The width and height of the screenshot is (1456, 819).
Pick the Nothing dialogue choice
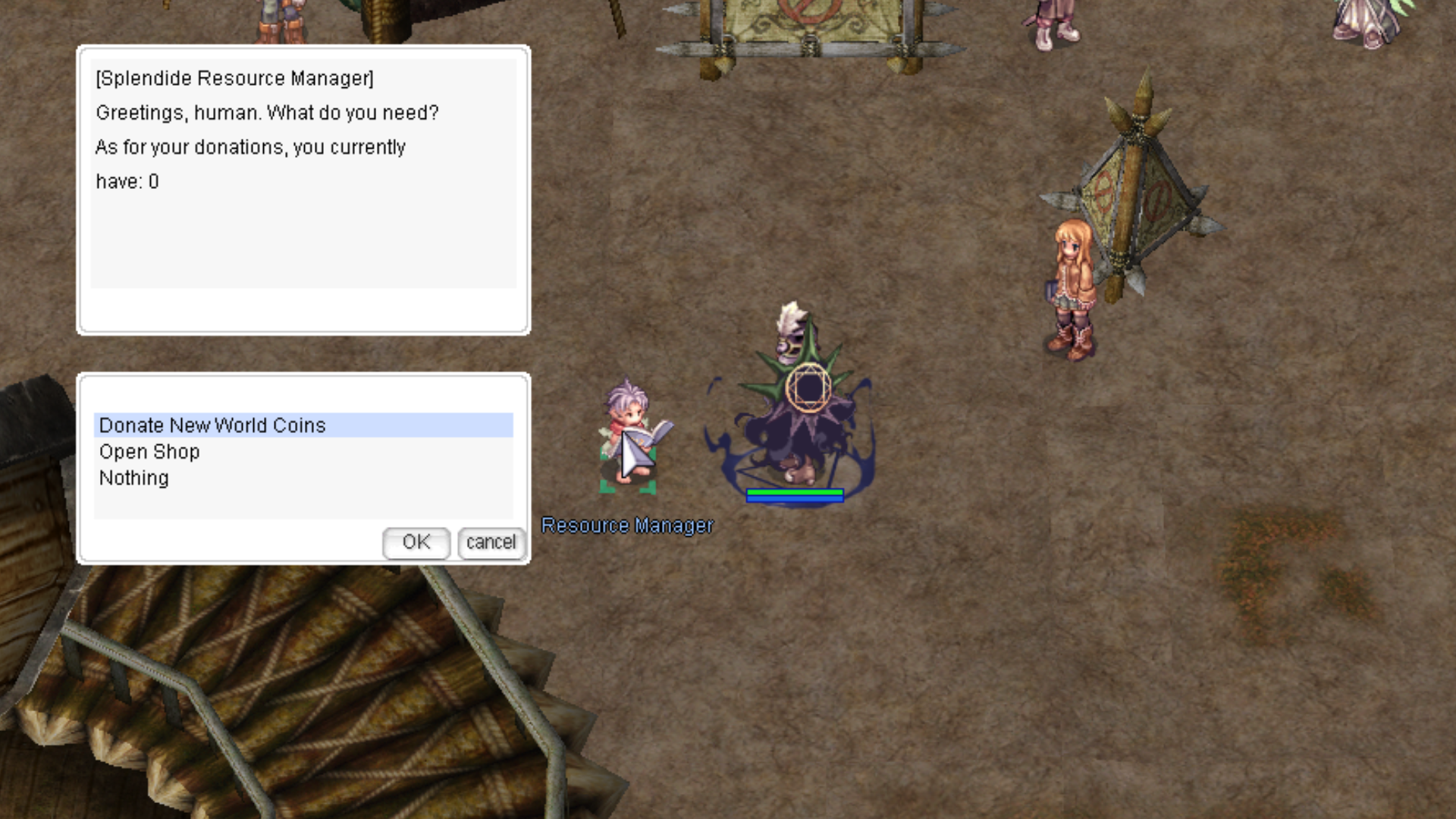[134, 479]
